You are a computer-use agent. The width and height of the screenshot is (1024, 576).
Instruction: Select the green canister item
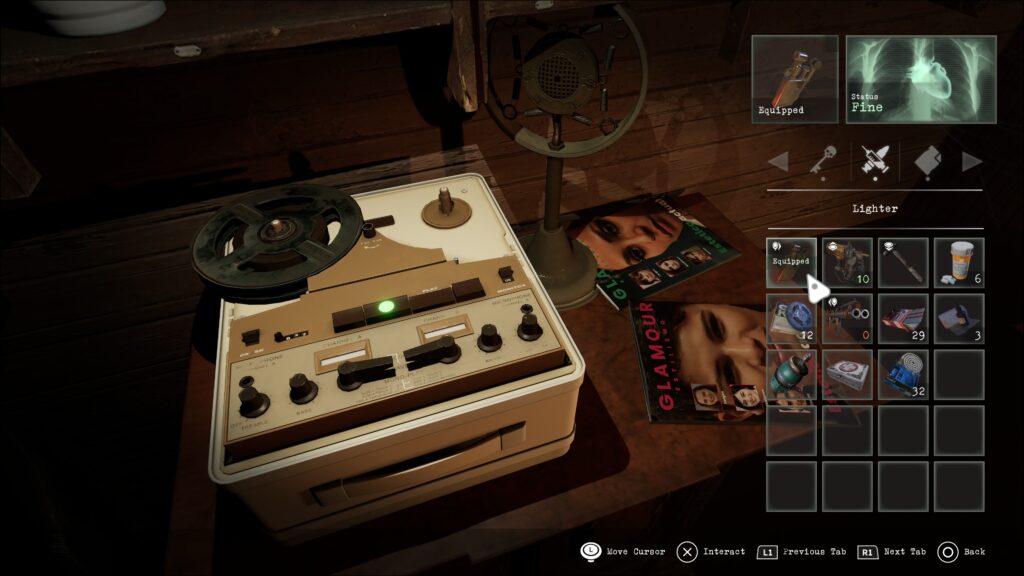[792, 374]
